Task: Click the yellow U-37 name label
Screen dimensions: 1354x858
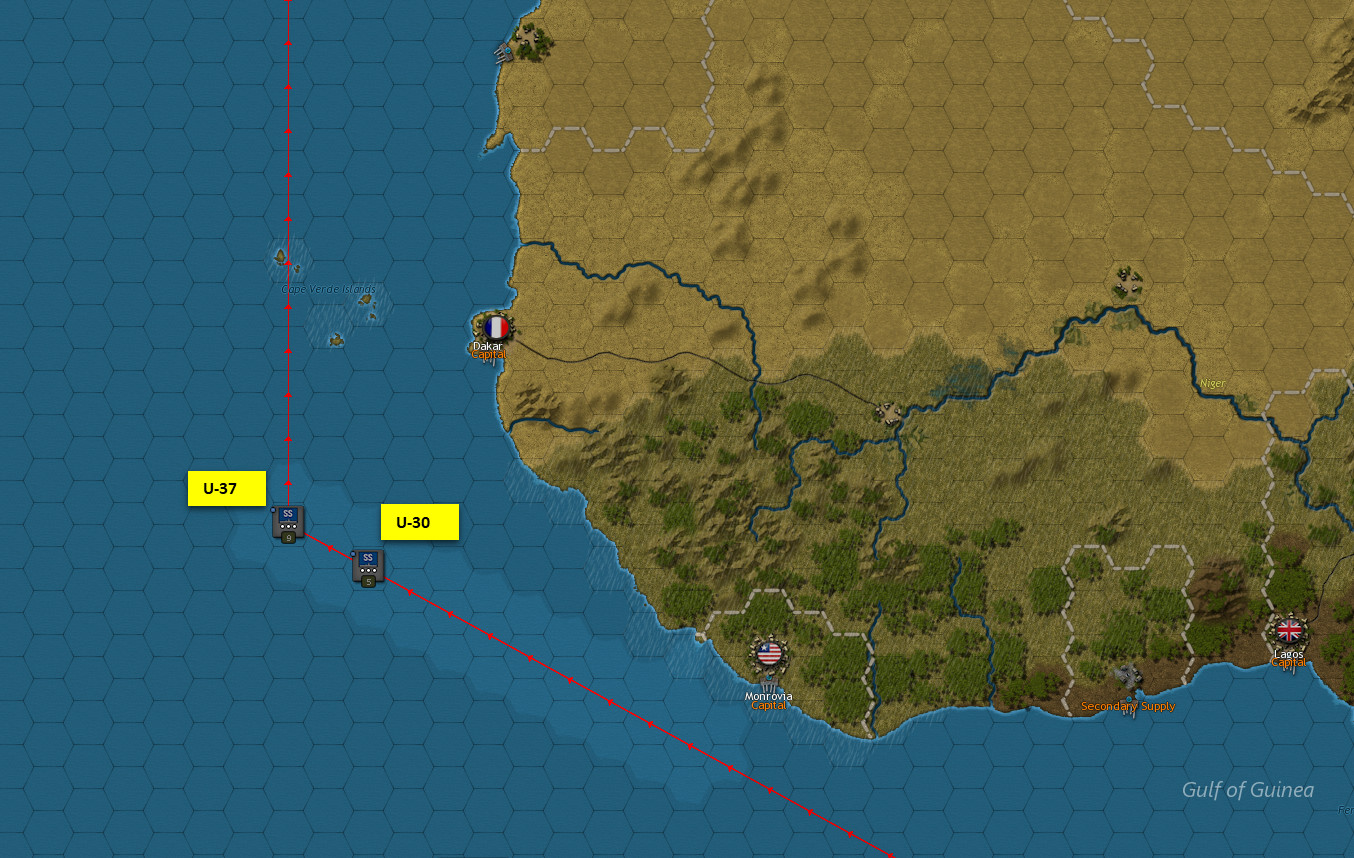Action: [x=226, y=488]
